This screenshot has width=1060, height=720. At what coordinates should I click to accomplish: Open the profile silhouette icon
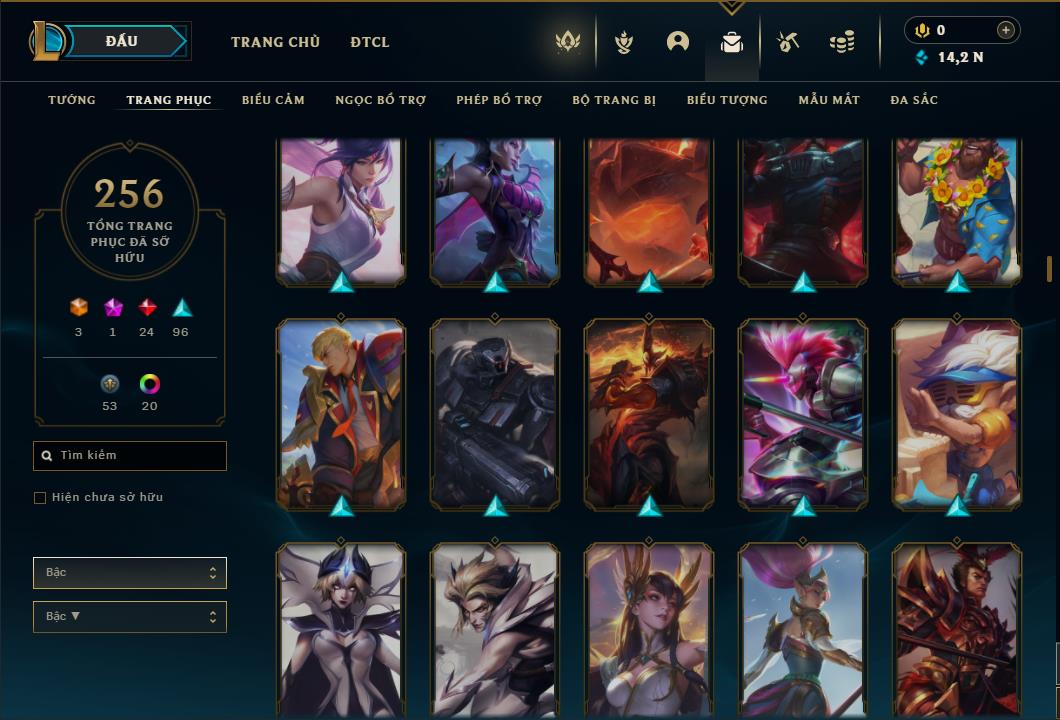pos(678,42)
